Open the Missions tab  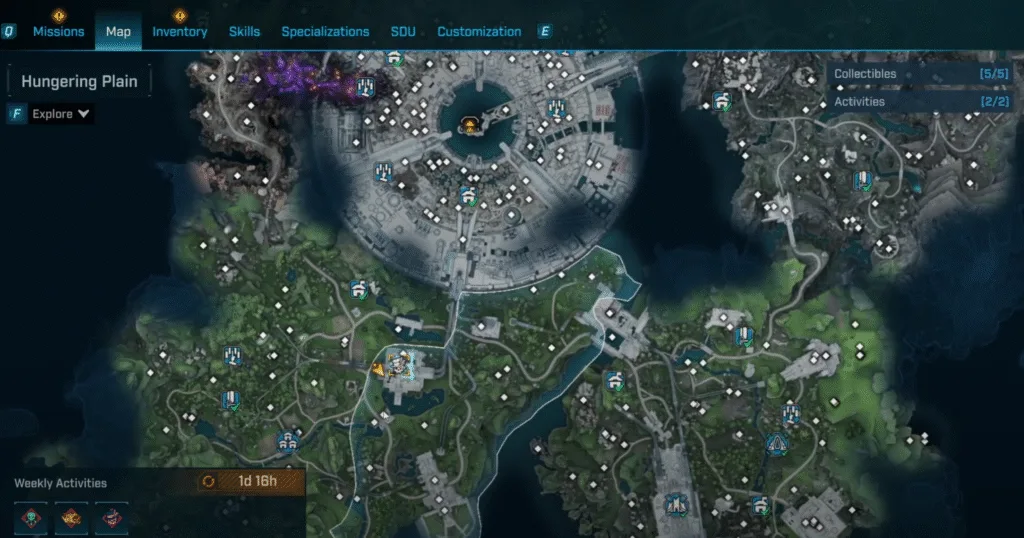pos(58,31)
